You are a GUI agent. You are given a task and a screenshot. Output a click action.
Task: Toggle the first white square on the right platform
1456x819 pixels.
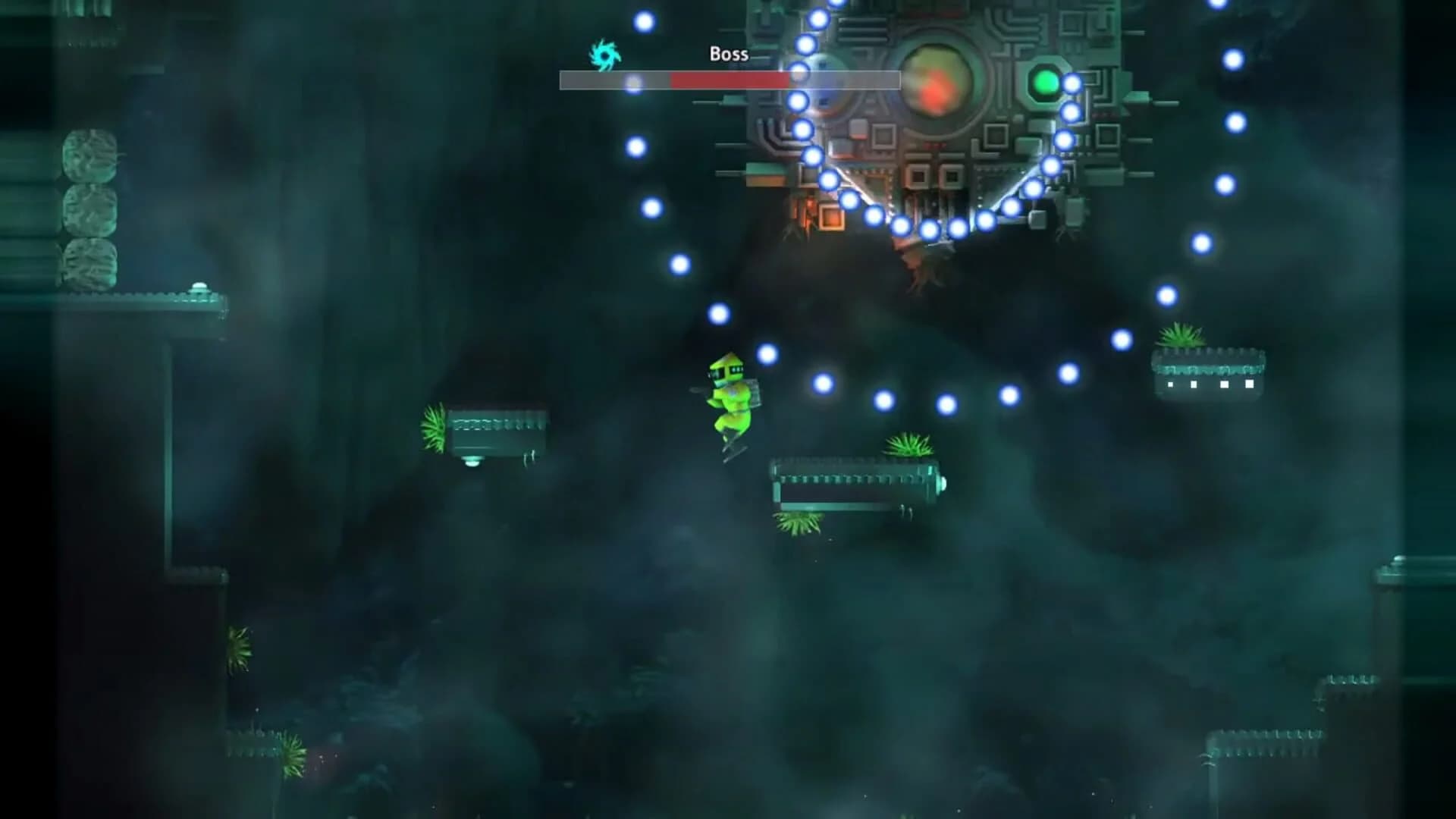(1170, 385)
